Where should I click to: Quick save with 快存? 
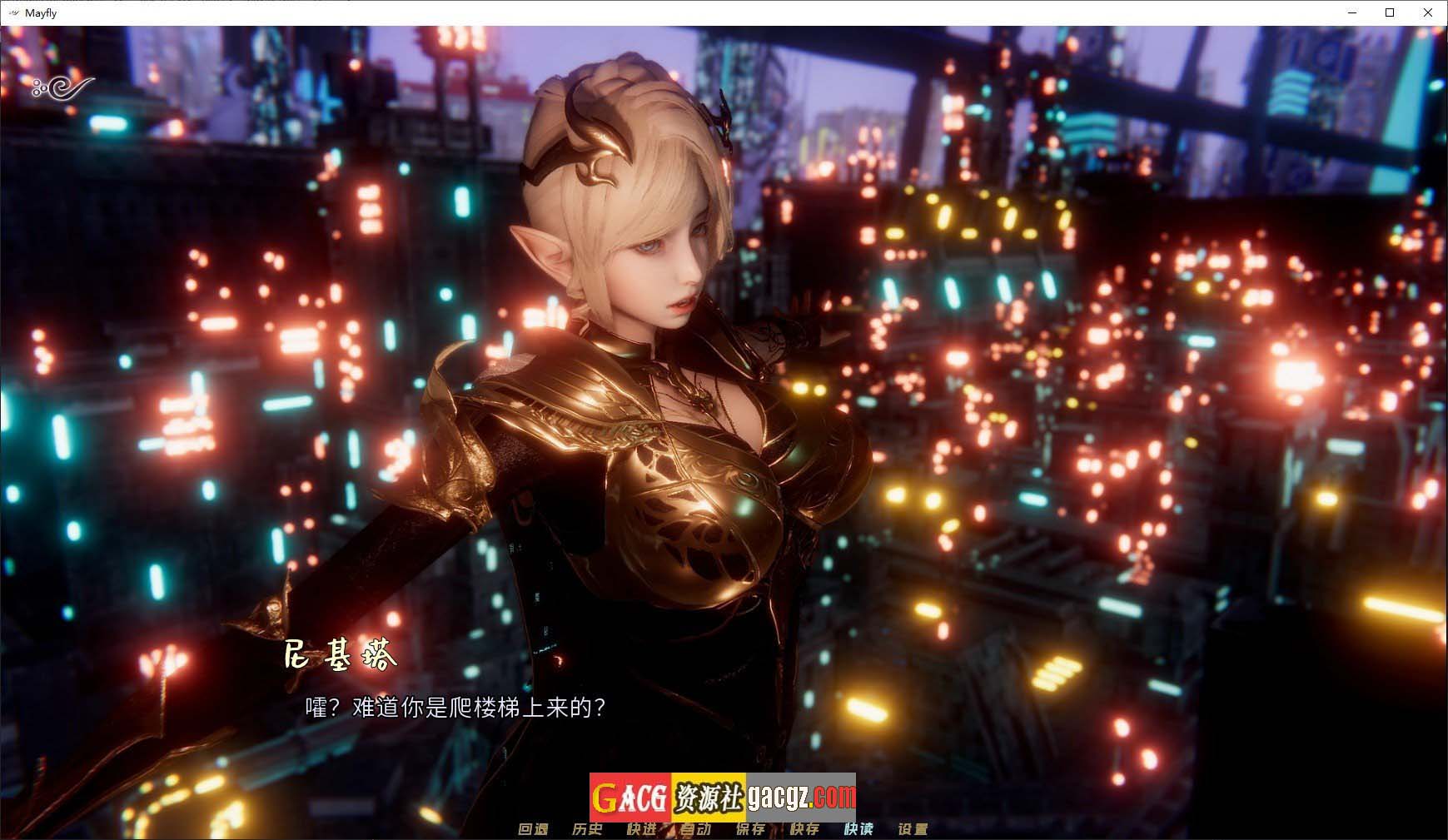tap(804, 829)
